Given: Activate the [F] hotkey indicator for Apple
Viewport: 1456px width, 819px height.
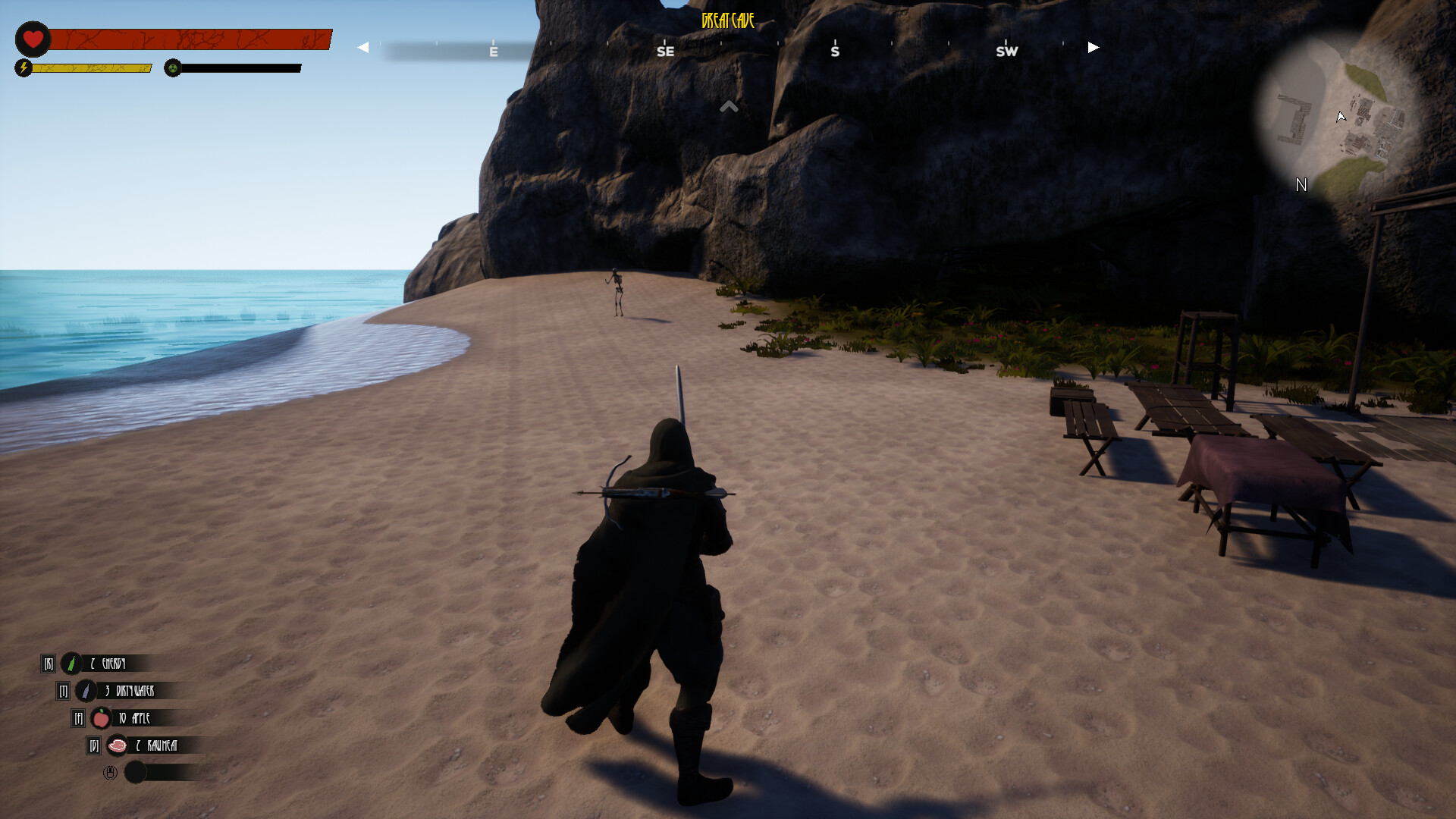Looking at the screenshot, I should click(x=77, y=718).
